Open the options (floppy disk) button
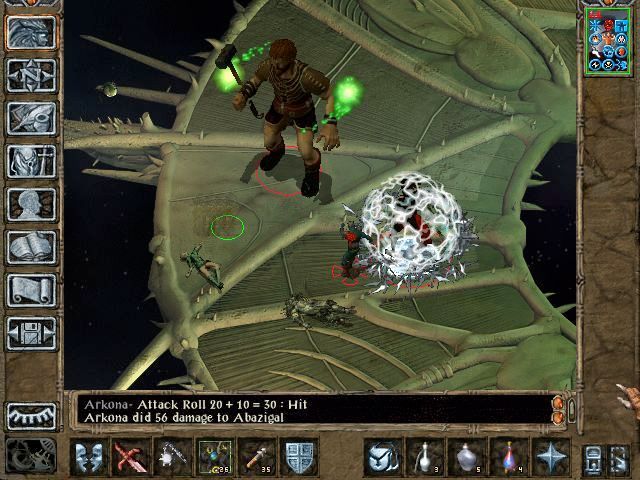The width and height of the screenshot is (640, 480). click(x=31, y=333)
